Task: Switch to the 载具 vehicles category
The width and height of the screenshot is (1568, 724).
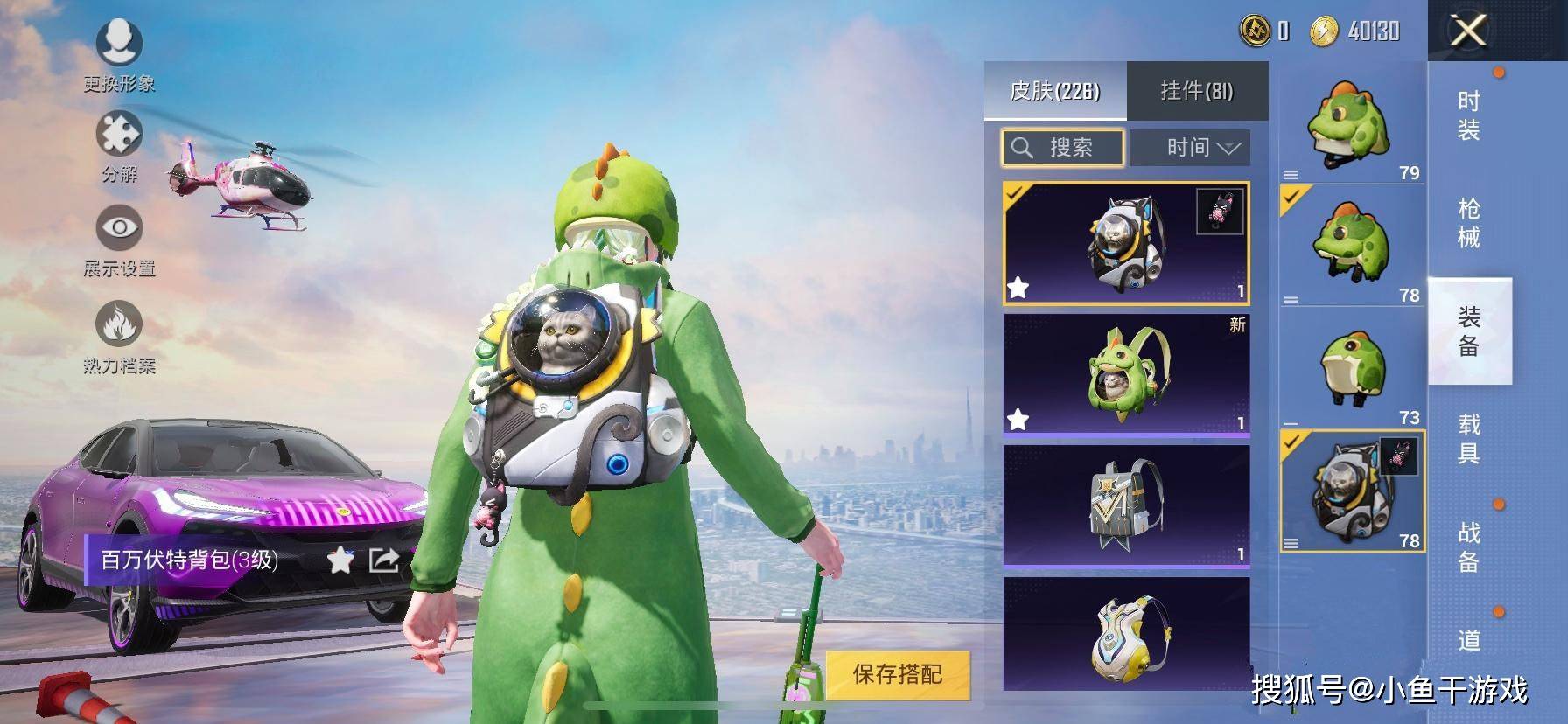Action: (x=1469, y=438)
